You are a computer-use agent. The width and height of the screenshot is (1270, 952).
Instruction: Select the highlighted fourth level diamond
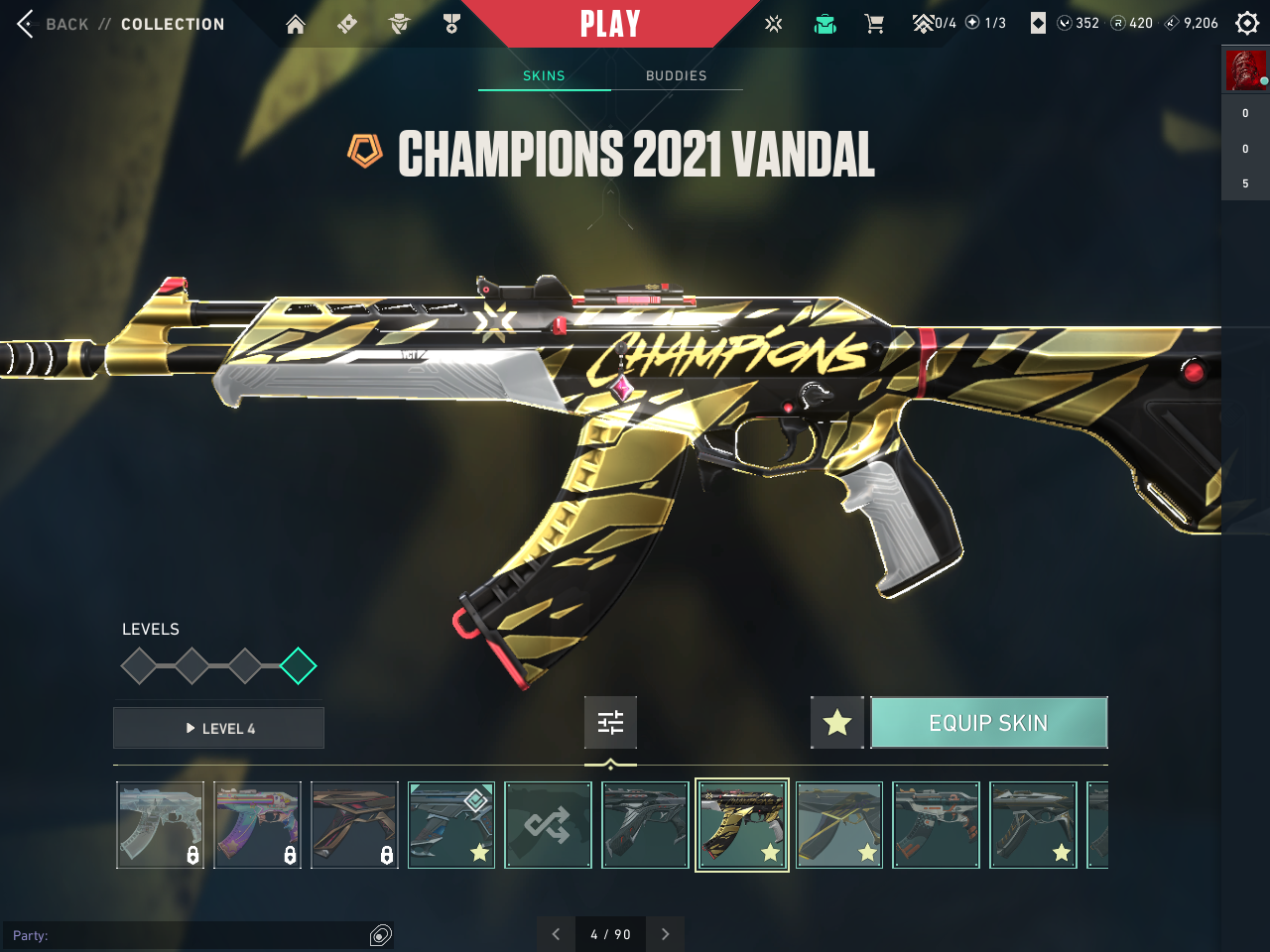298,666
